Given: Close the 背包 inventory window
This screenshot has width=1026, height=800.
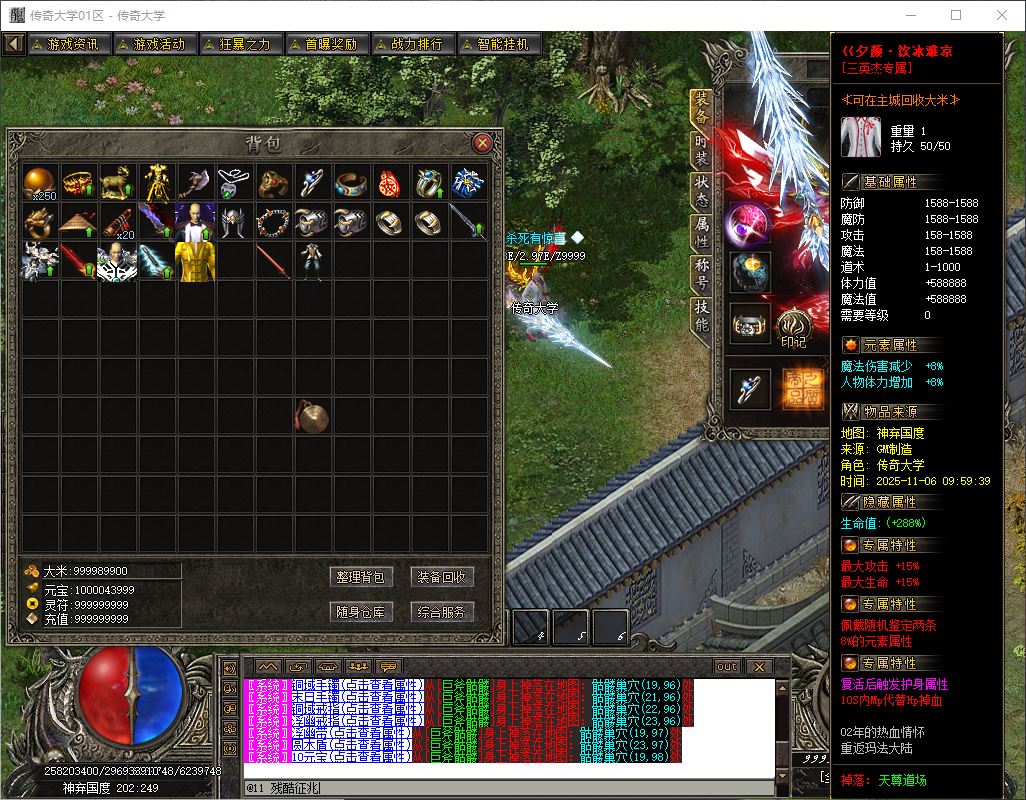Looking at the screenshot, I should click(x=482, y=142).
